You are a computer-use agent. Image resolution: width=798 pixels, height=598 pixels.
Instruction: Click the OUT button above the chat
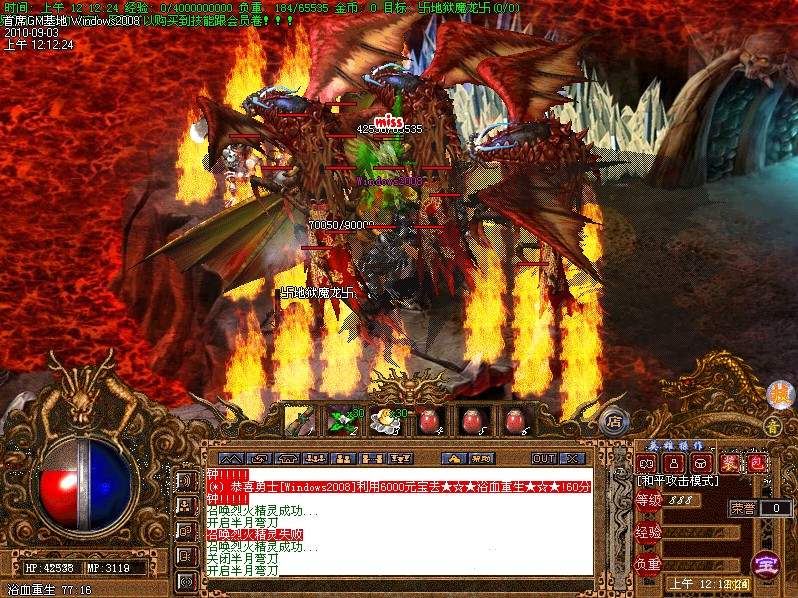coord(543,458)
